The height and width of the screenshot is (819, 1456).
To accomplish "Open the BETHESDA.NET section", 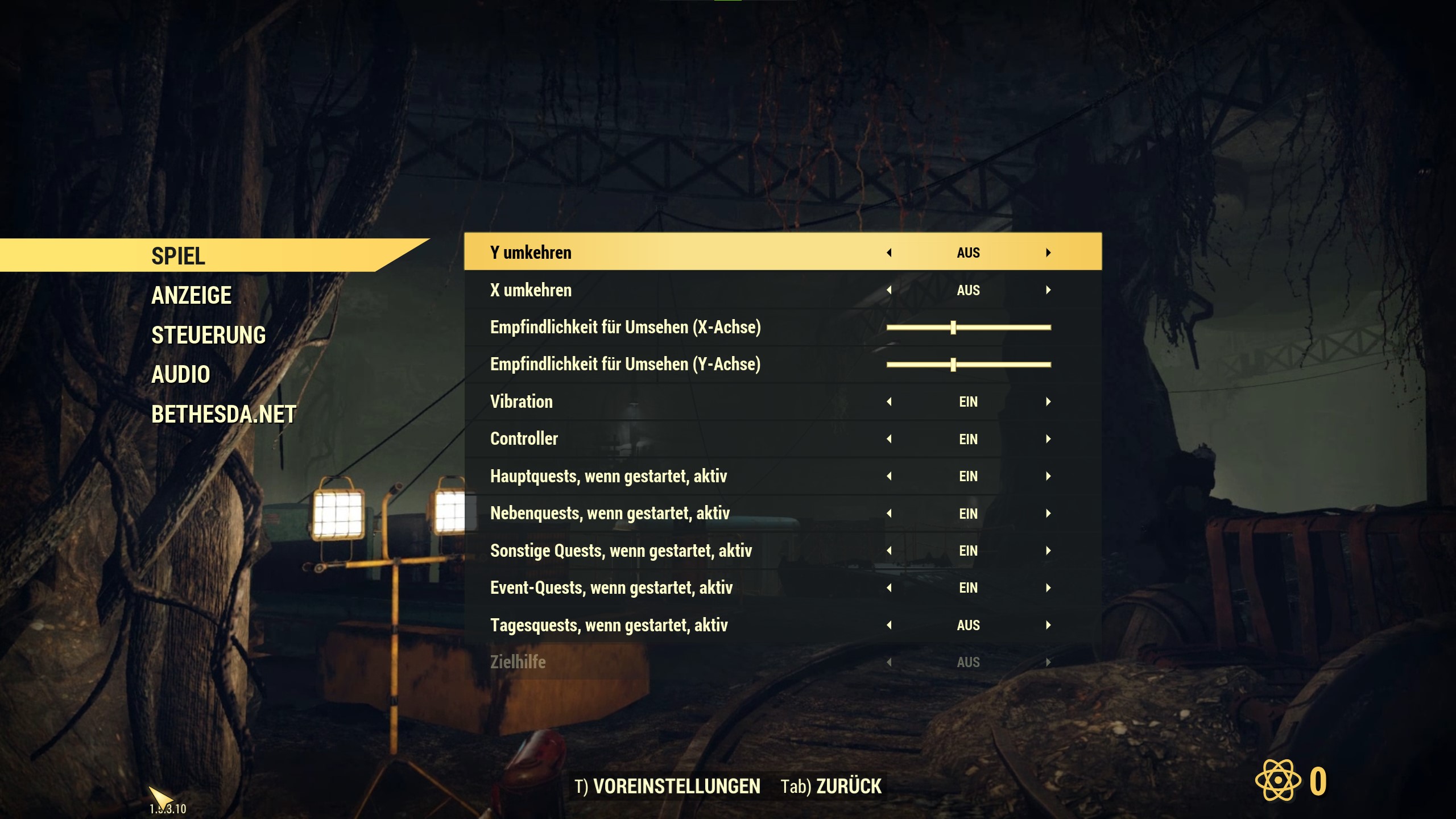I will (x=224, y=415).
